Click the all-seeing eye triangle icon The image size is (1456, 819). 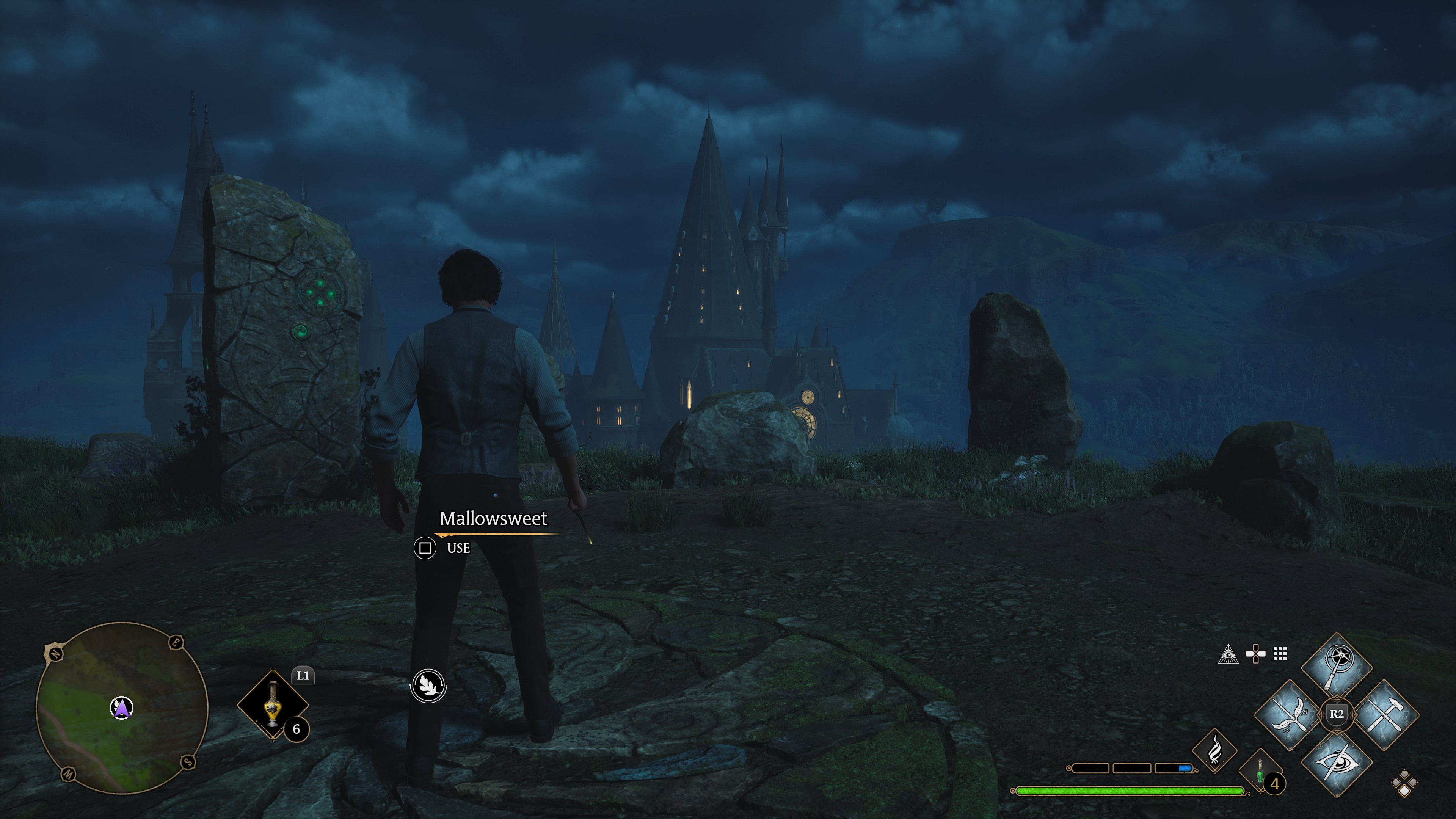1228,654
